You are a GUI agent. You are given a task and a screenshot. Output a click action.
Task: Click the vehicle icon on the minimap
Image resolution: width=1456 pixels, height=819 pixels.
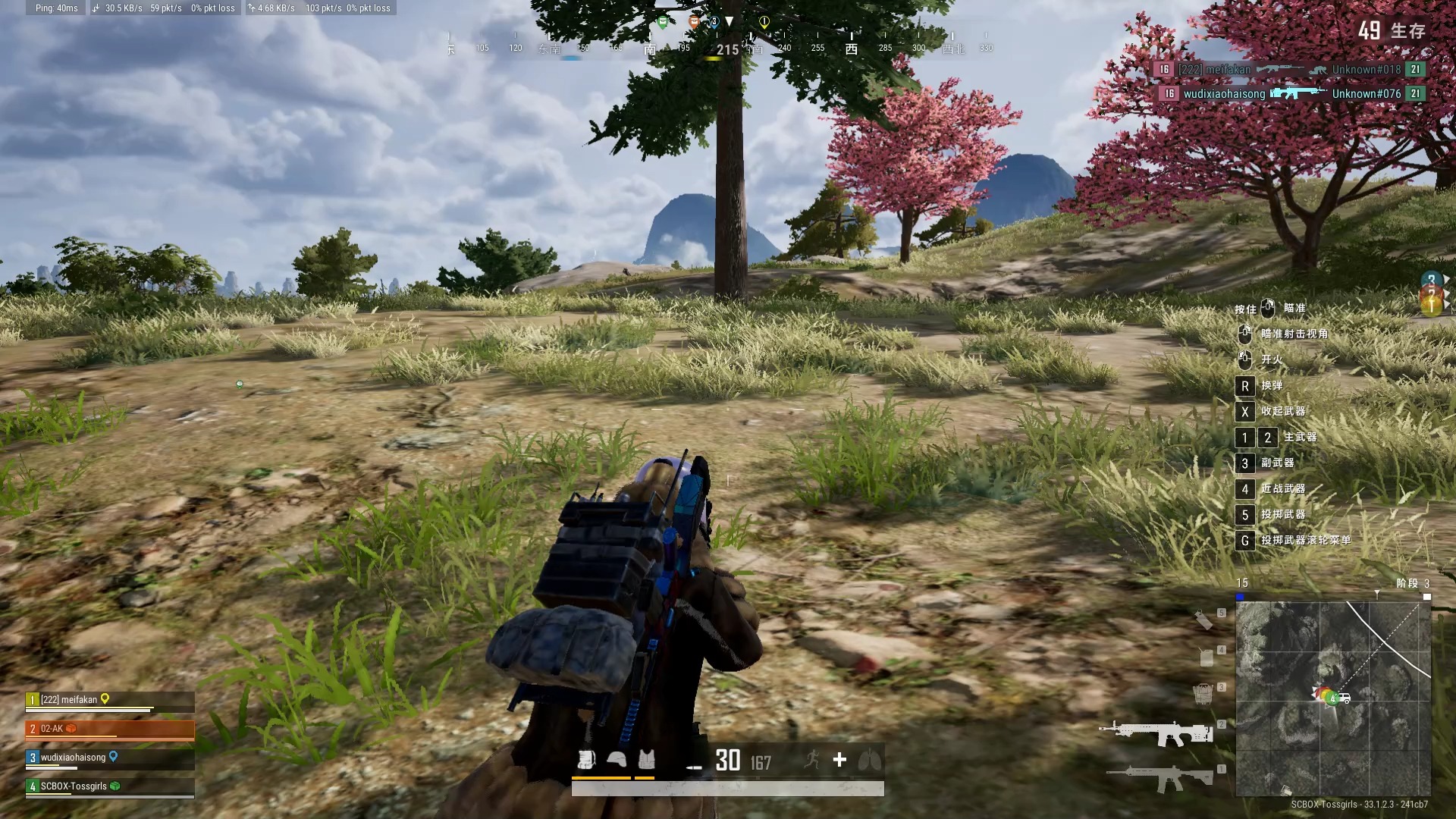click(1345, 698)
